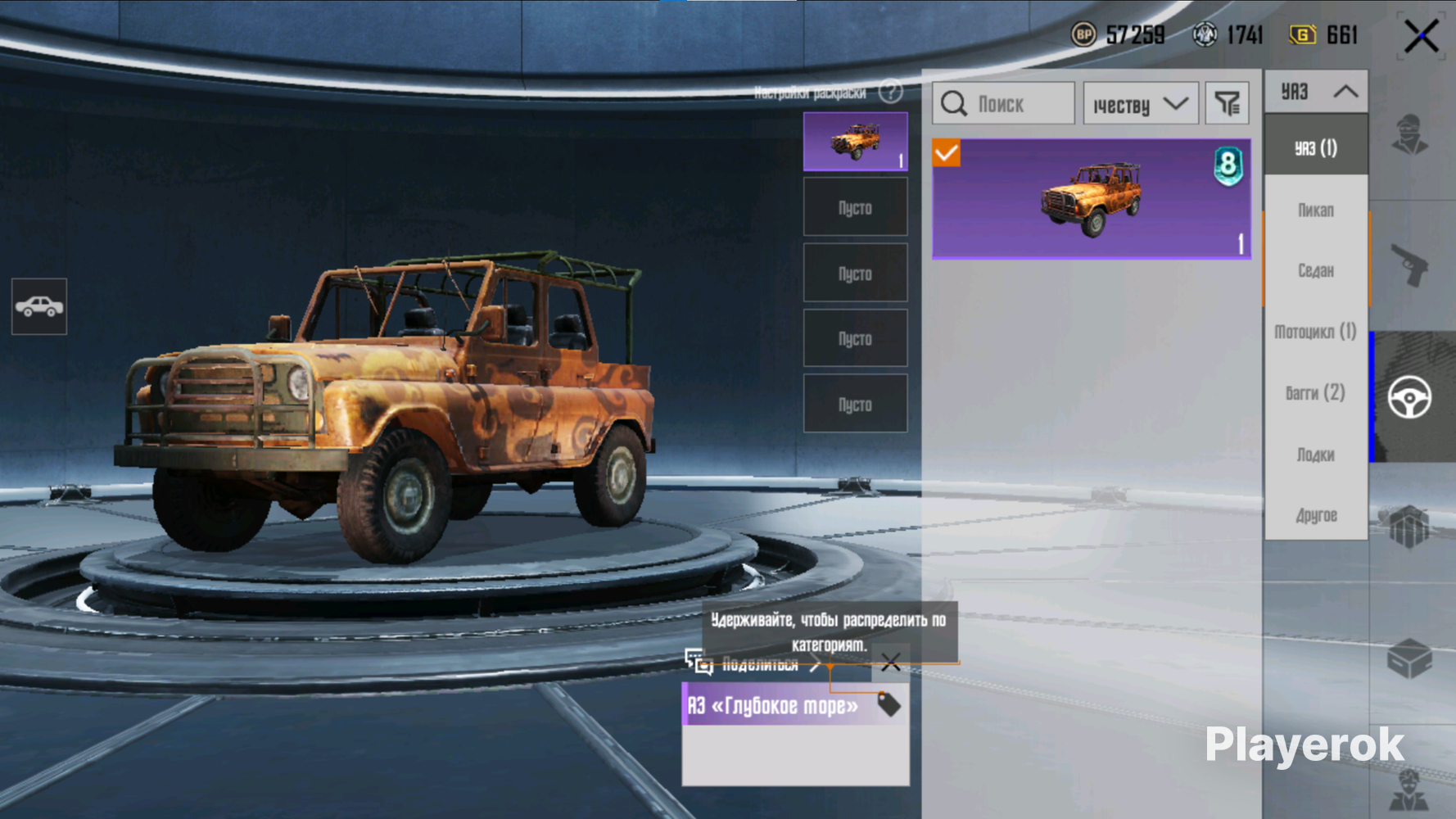
Task: Open the paint settings help icon
Action: click(x=890, y=92)
